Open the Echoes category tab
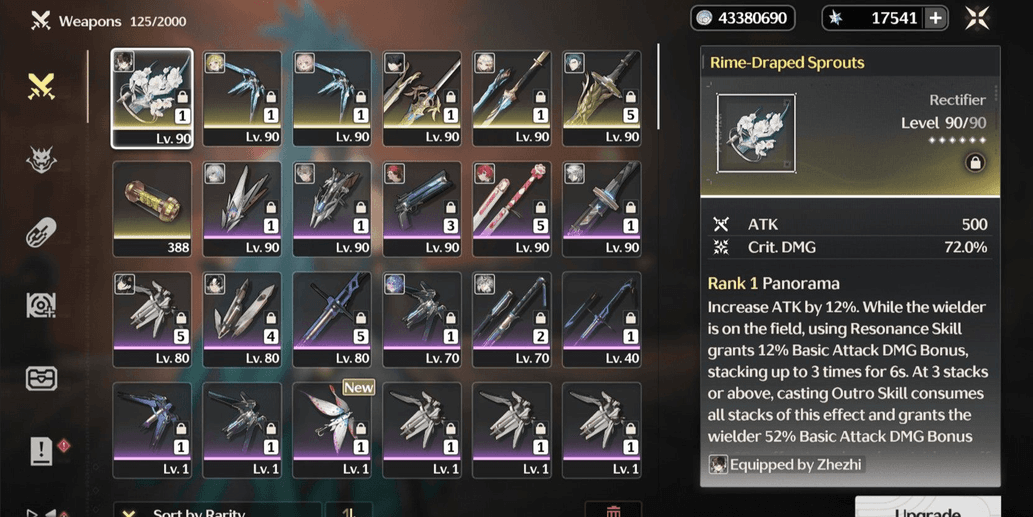Image resolution: width=1033 pixels, height=517 pixels. (41, 160)
